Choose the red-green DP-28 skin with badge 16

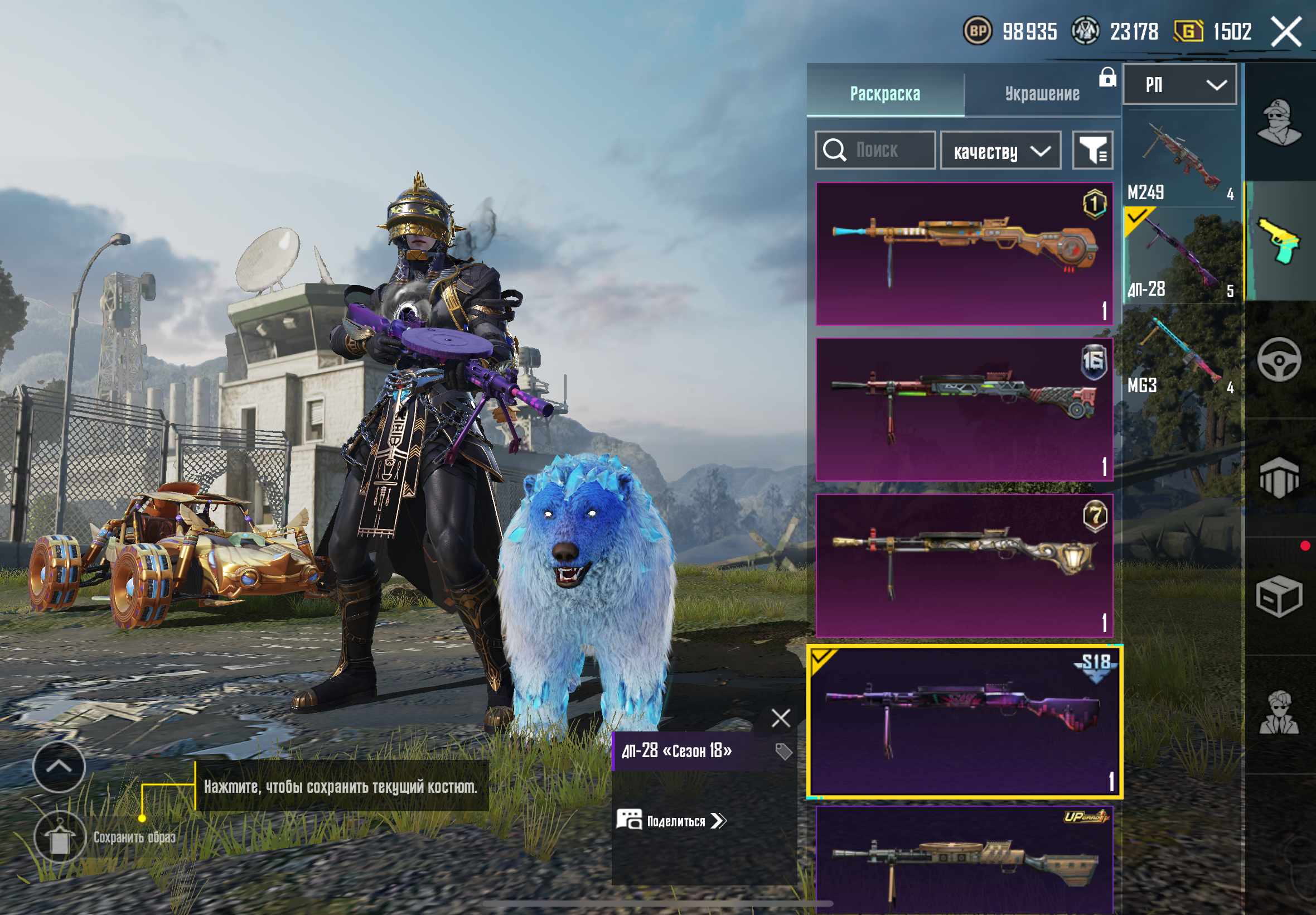[964, 410]
